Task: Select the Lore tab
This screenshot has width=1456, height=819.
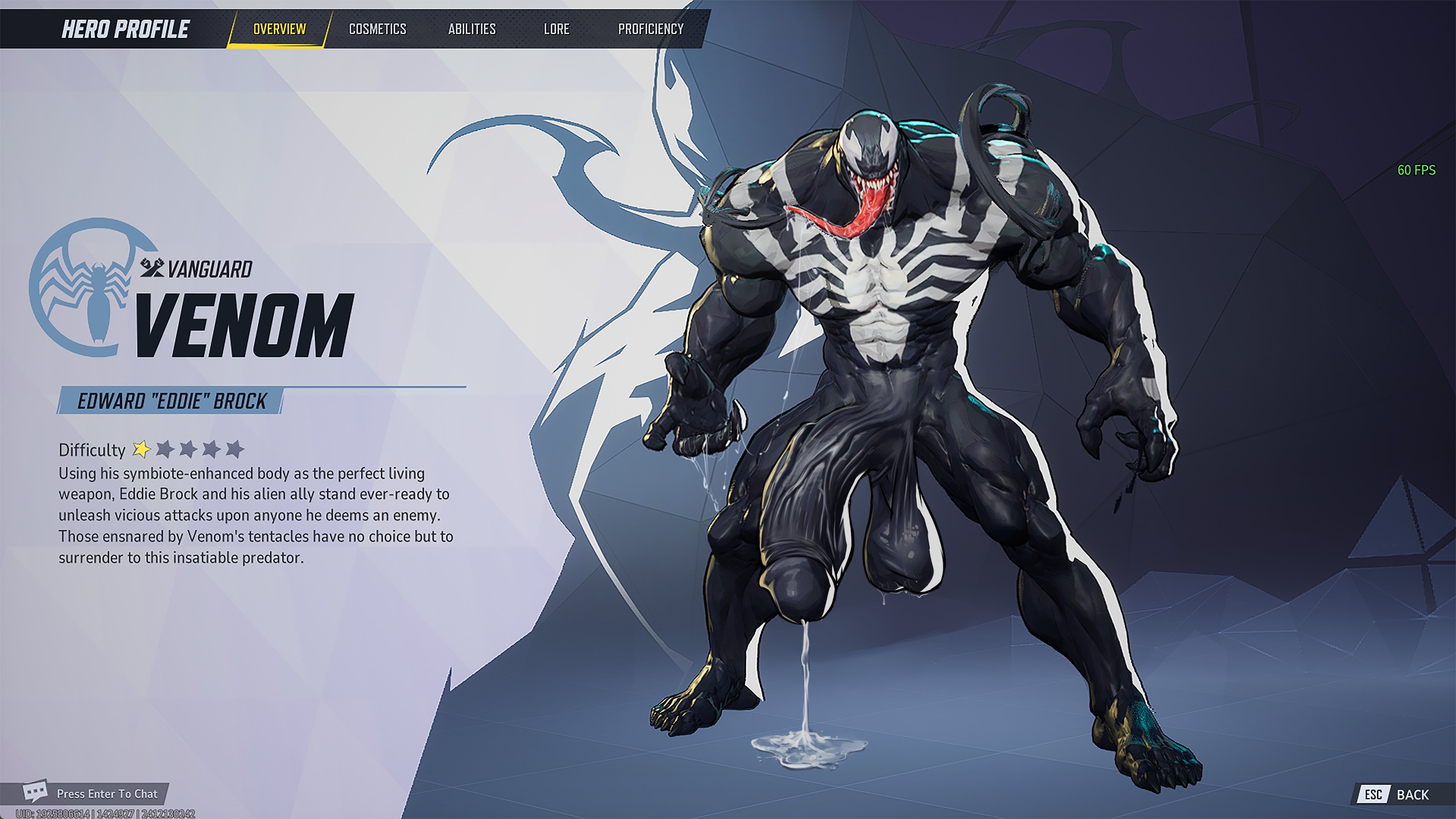Action: [556, 29]
